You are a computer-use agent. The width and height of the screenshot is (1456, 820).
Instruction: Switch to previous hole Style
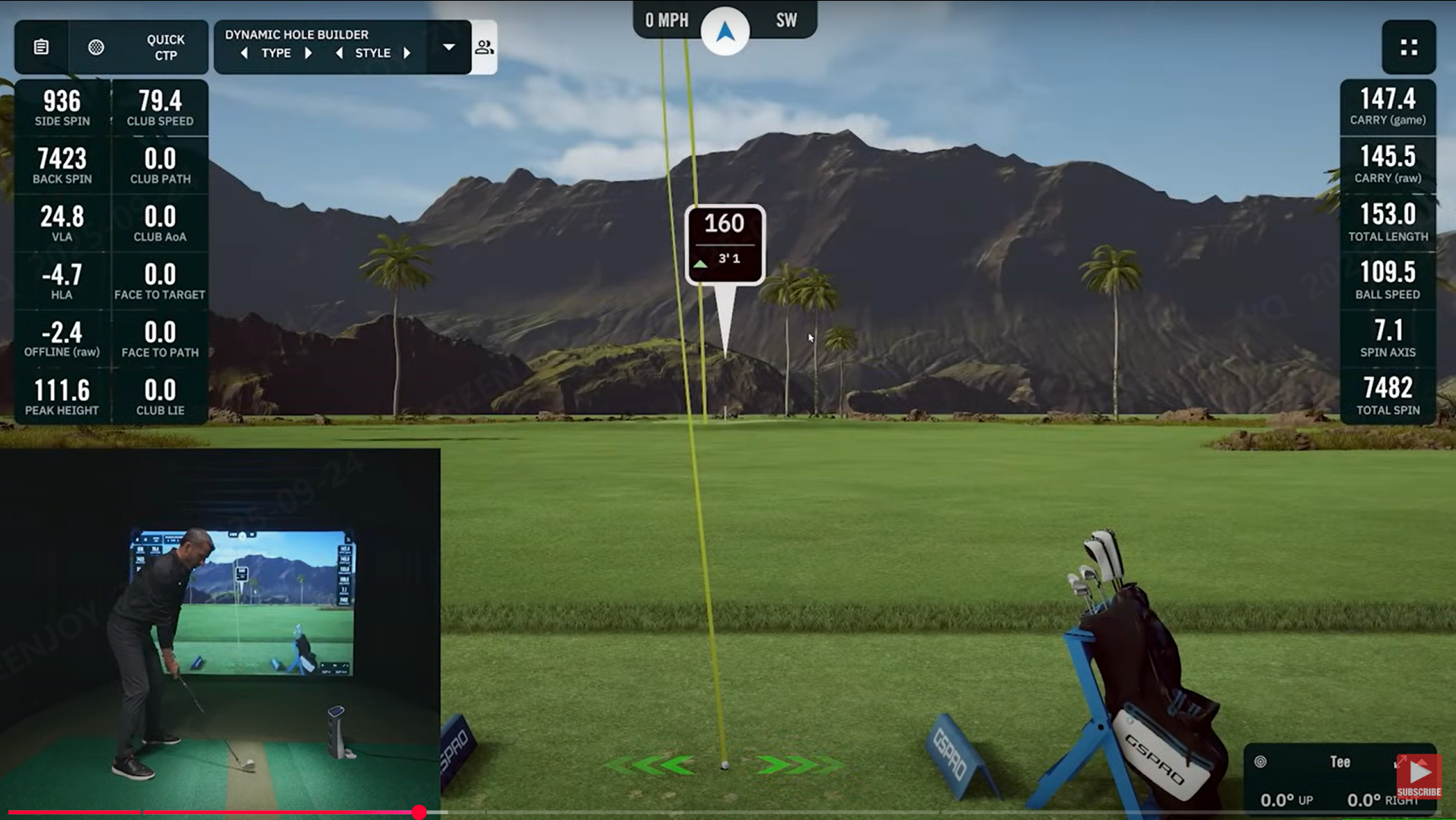[x=339, y=53]
